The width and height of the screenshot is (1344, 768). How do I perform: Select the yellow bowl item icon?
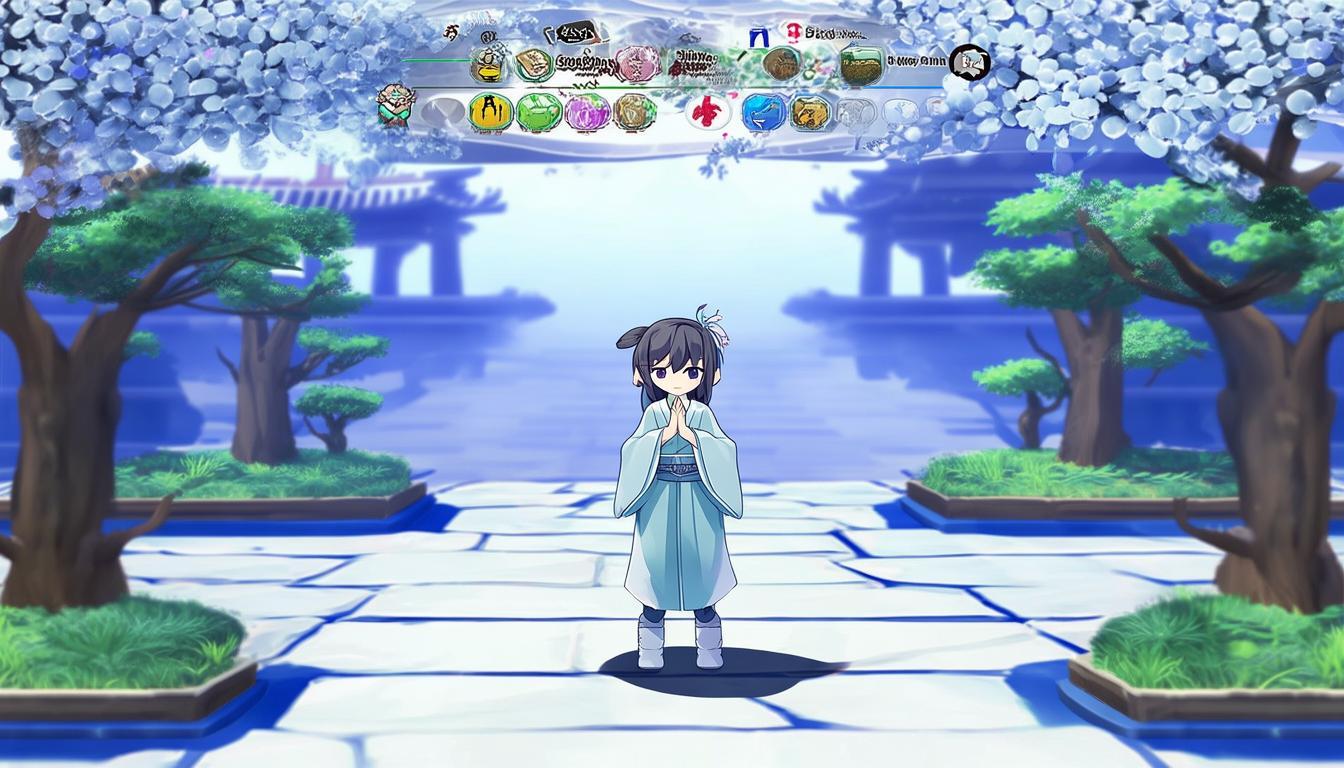tap(487, 65)
